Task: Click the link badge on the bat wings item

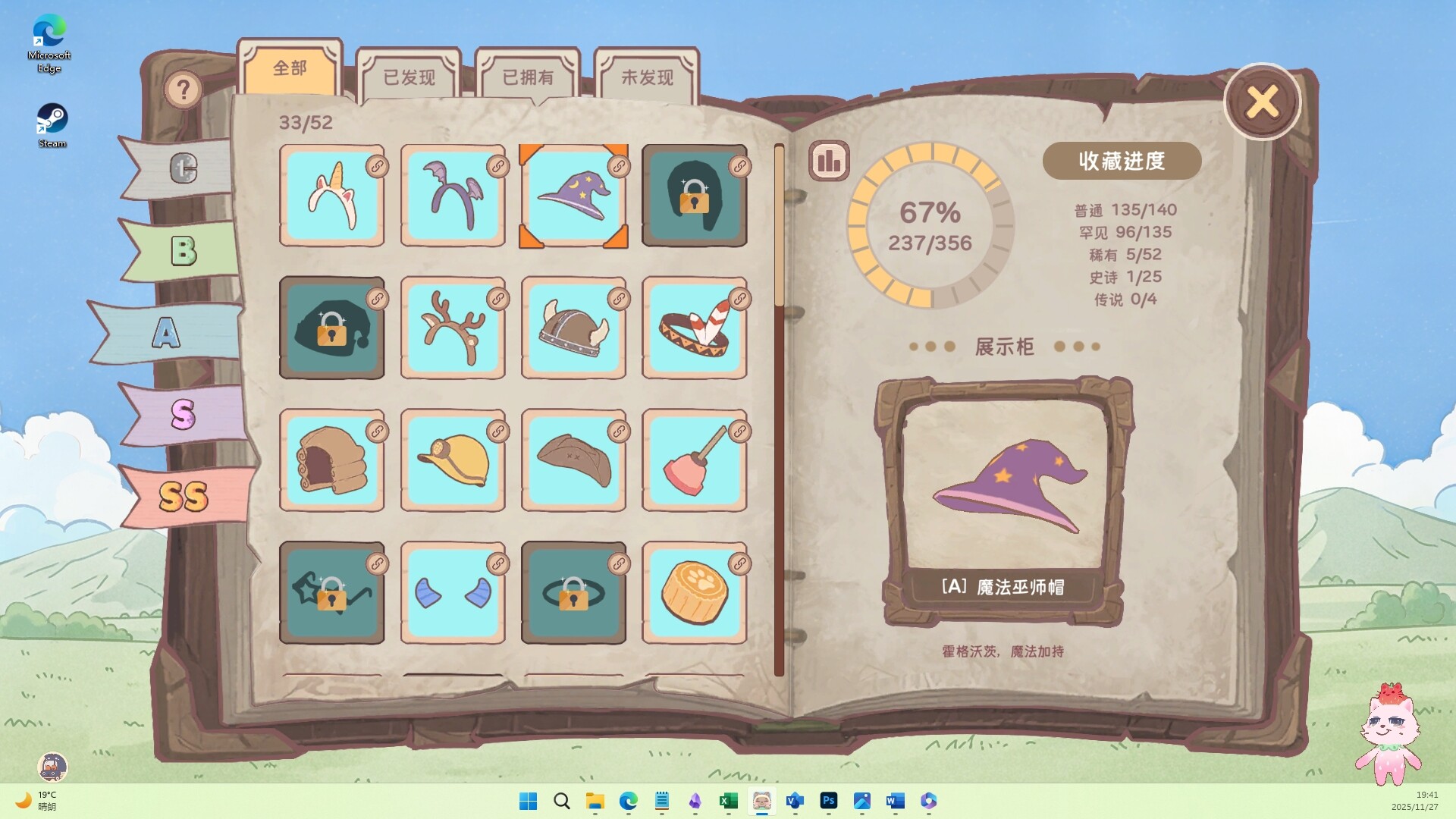Action: [x=498, y=166]
